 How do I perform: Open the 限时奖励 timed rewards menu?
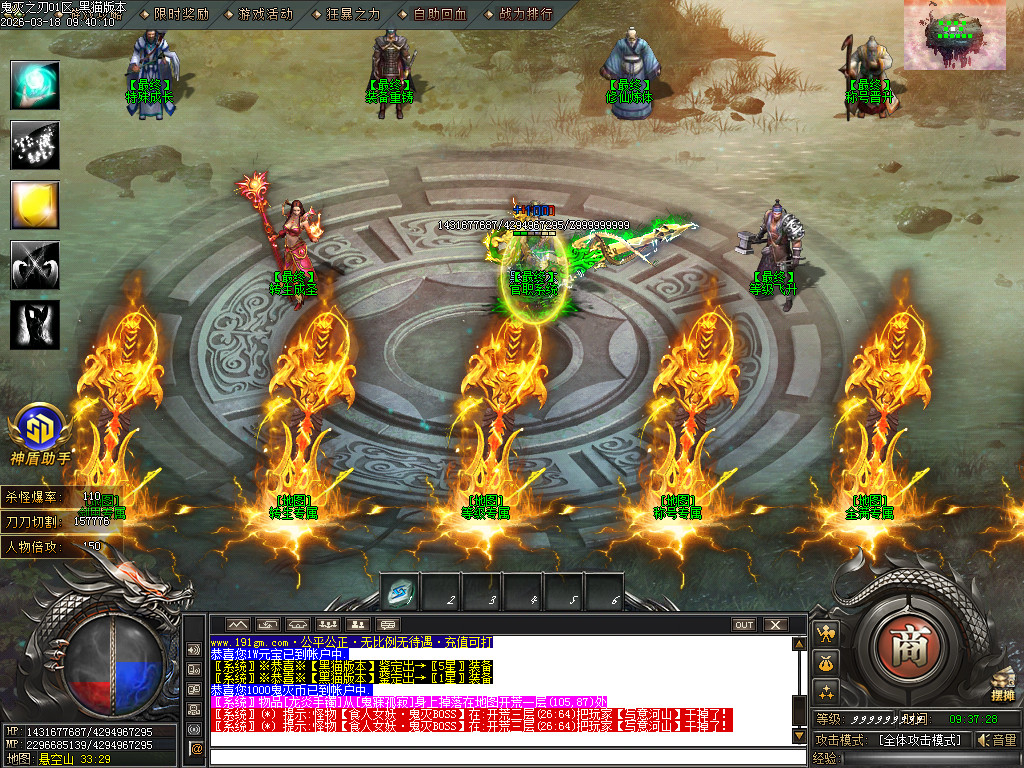click(x=181, y=14)
